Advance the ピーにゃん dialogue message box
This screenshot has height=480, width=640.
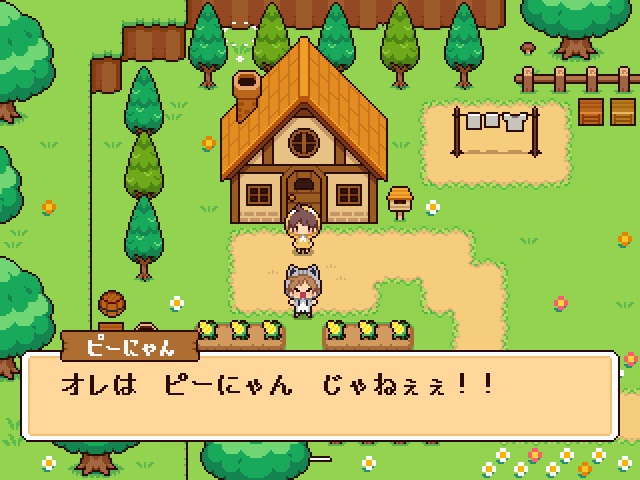pos(320,395)
